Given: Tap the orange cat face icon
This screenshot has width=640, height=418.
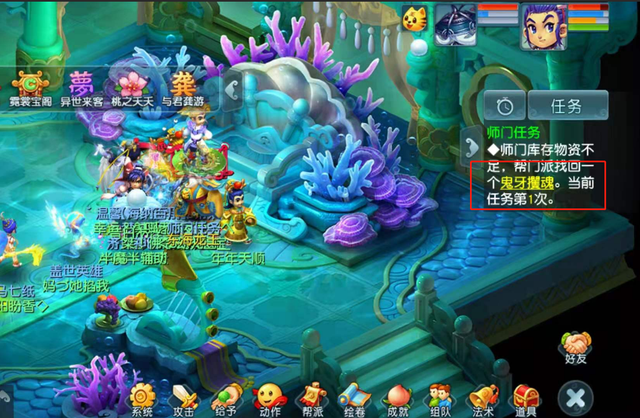Looking at the screenshot, I should click(x=414, y=17).
